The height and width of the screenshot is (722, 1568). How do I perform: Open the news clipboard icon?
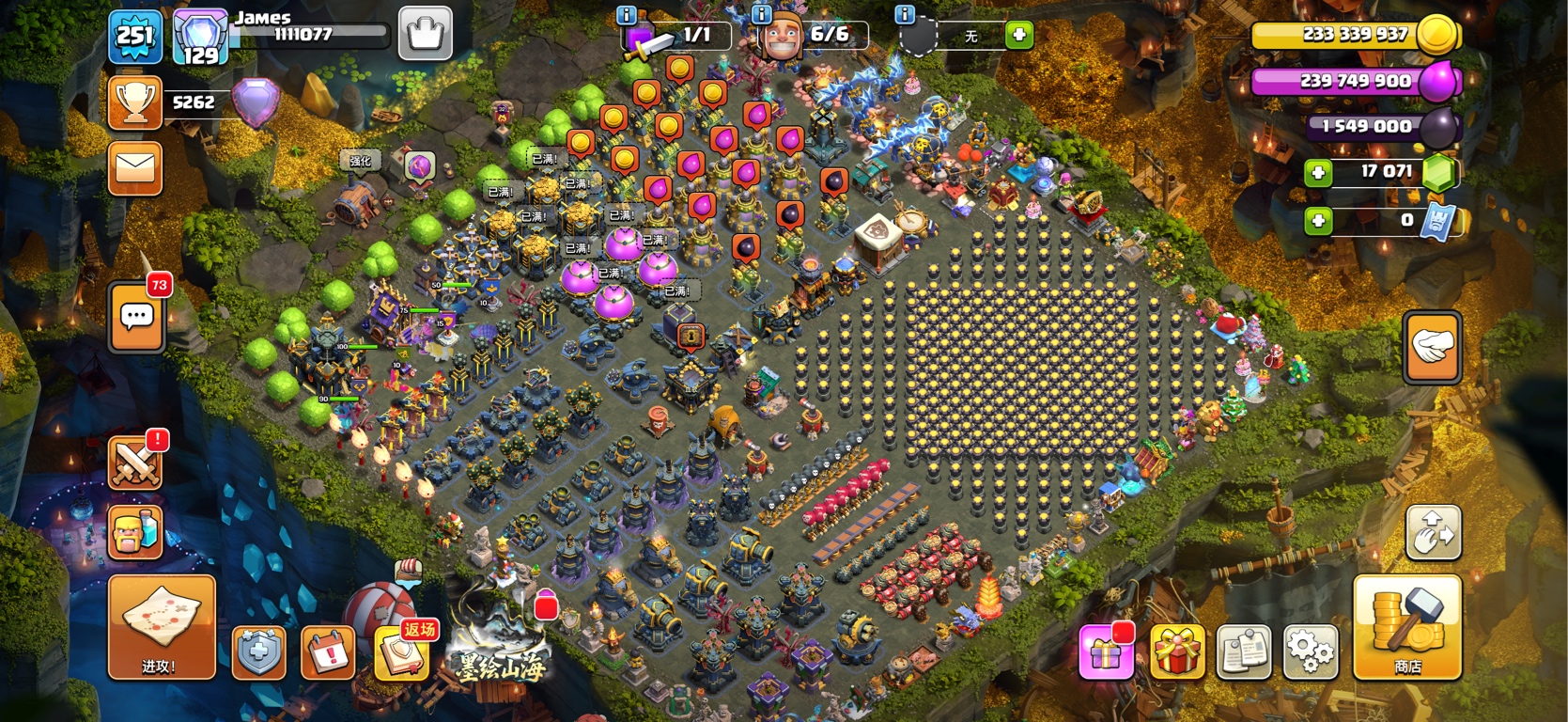point(1244,651)
